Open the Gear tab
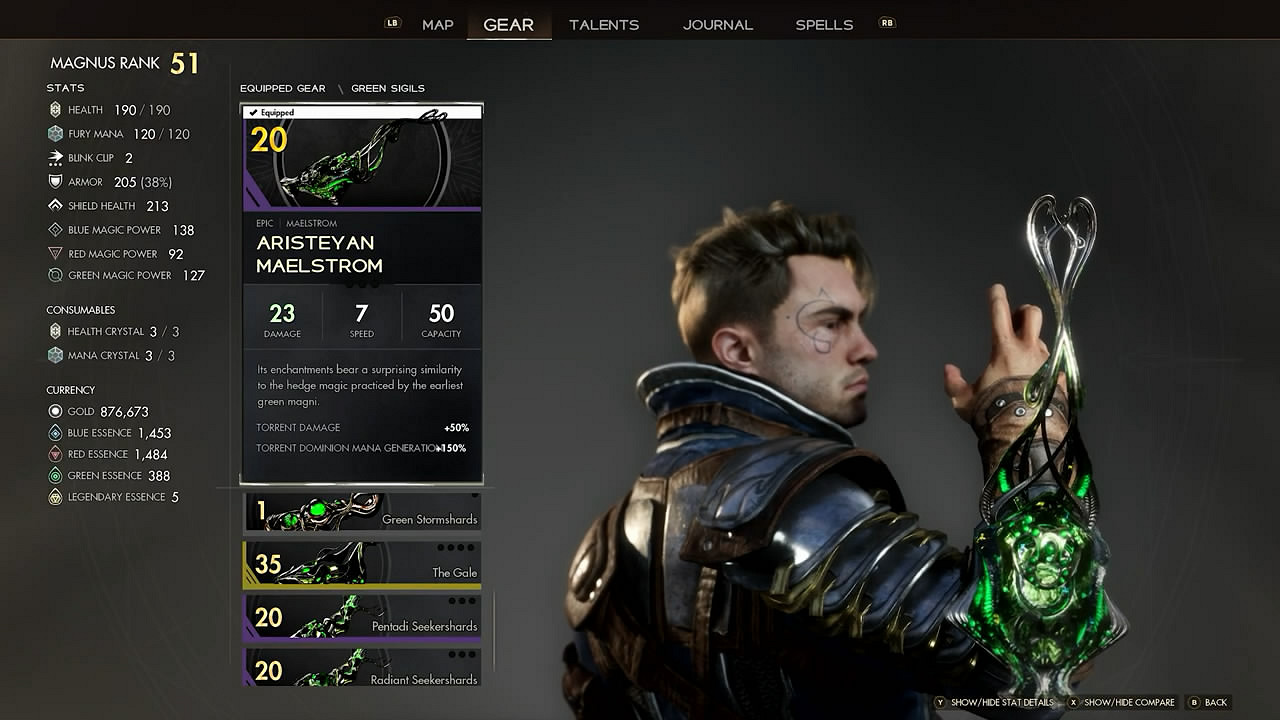 coord(508,25)
